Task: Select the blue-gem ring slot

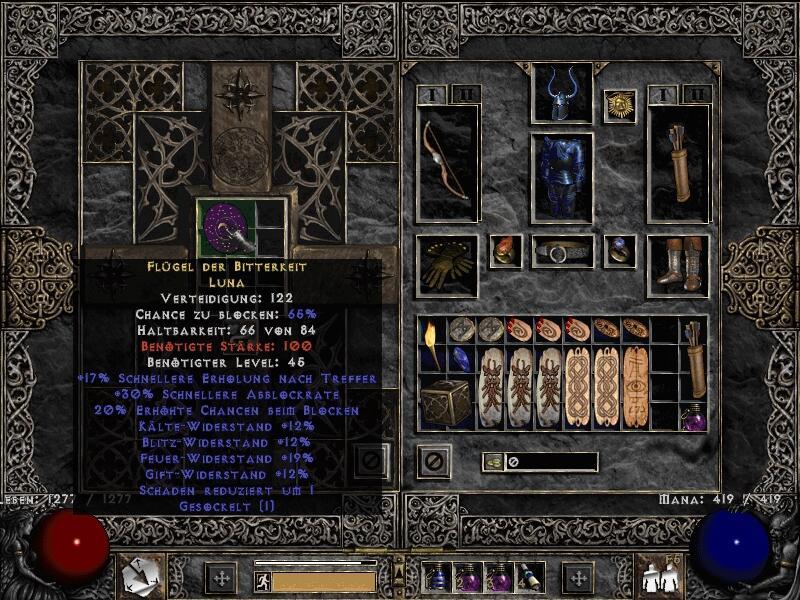Action: (x=619, y=251)
